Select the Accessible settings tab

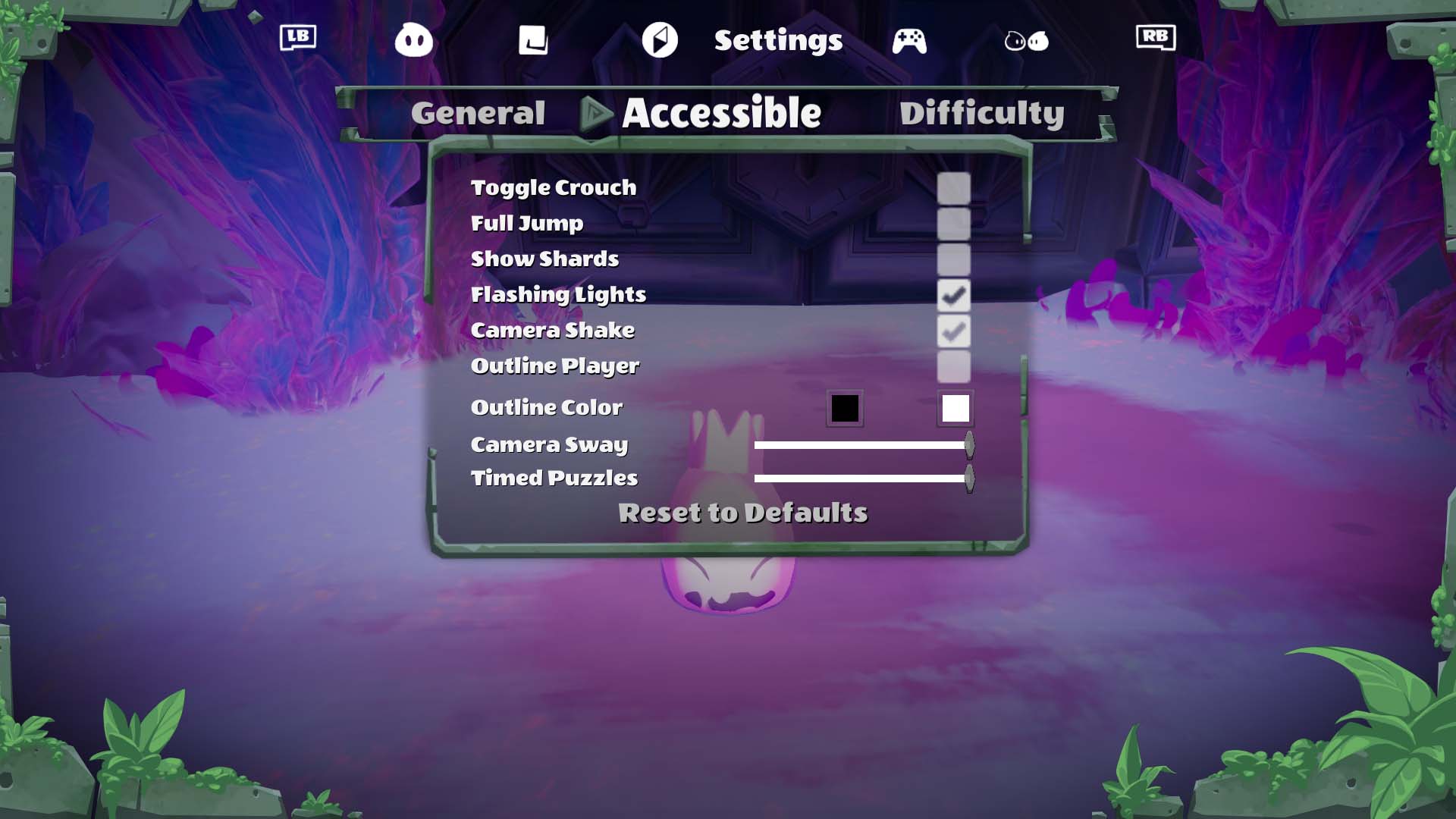721,114
